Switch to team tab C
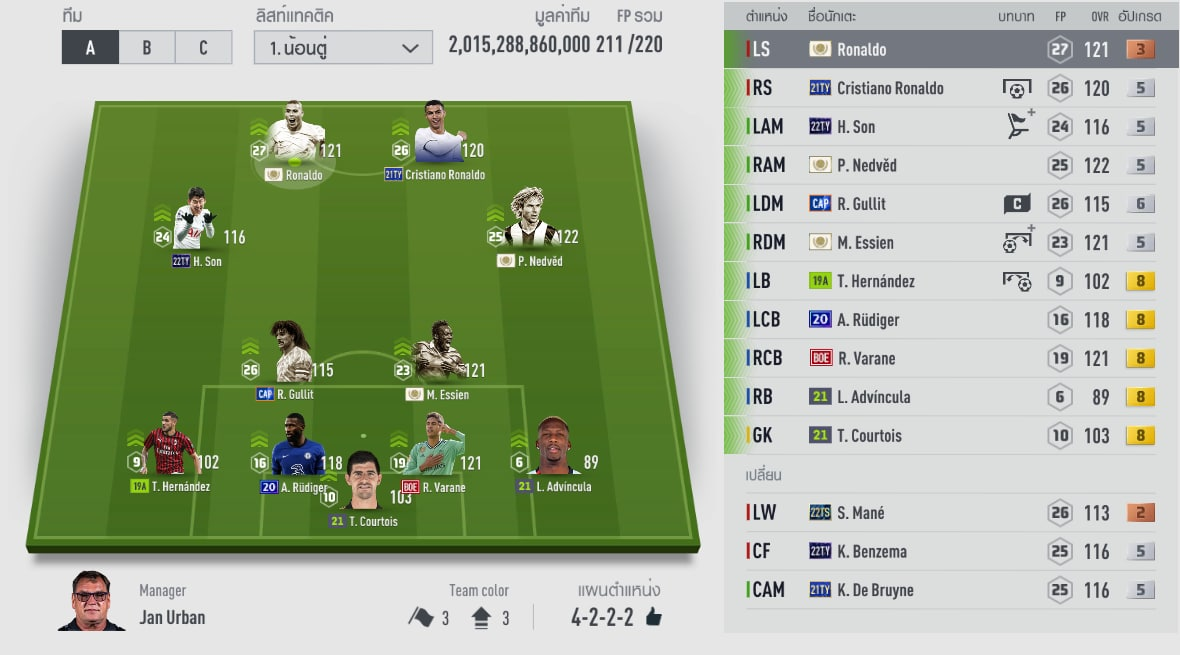Image resolution: width=1180 pixels, height=655 pixels. click(x=203, y=47)
